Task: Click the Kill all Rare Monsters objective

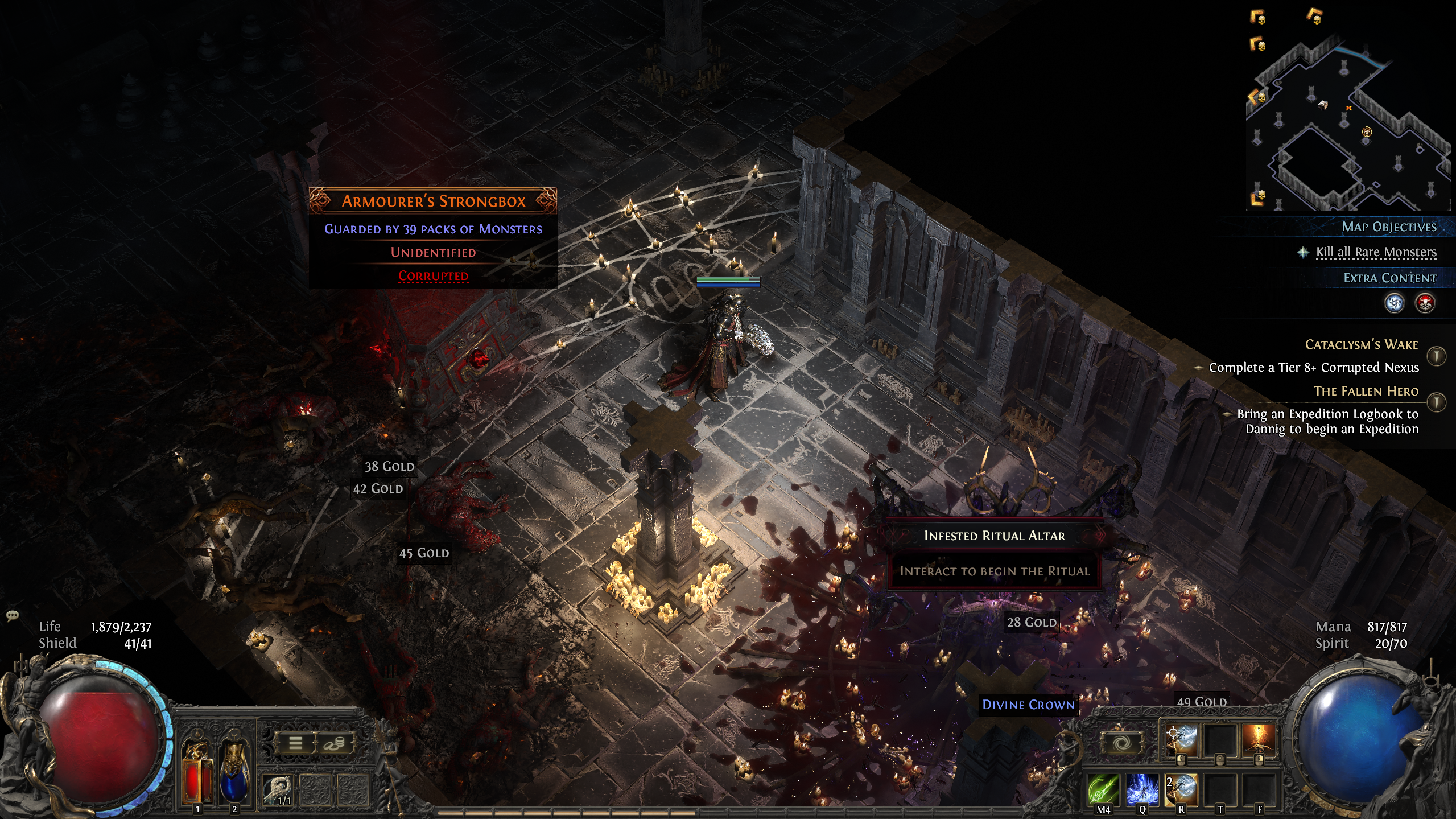Action: pyautogui.click(x=1375, y=252)
